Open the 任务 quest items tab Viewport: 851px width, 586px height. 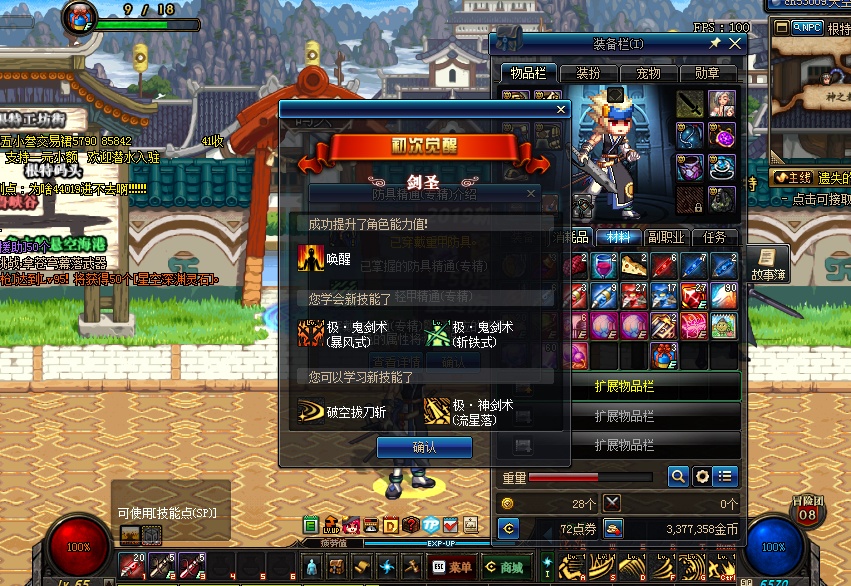click(715, 237)
